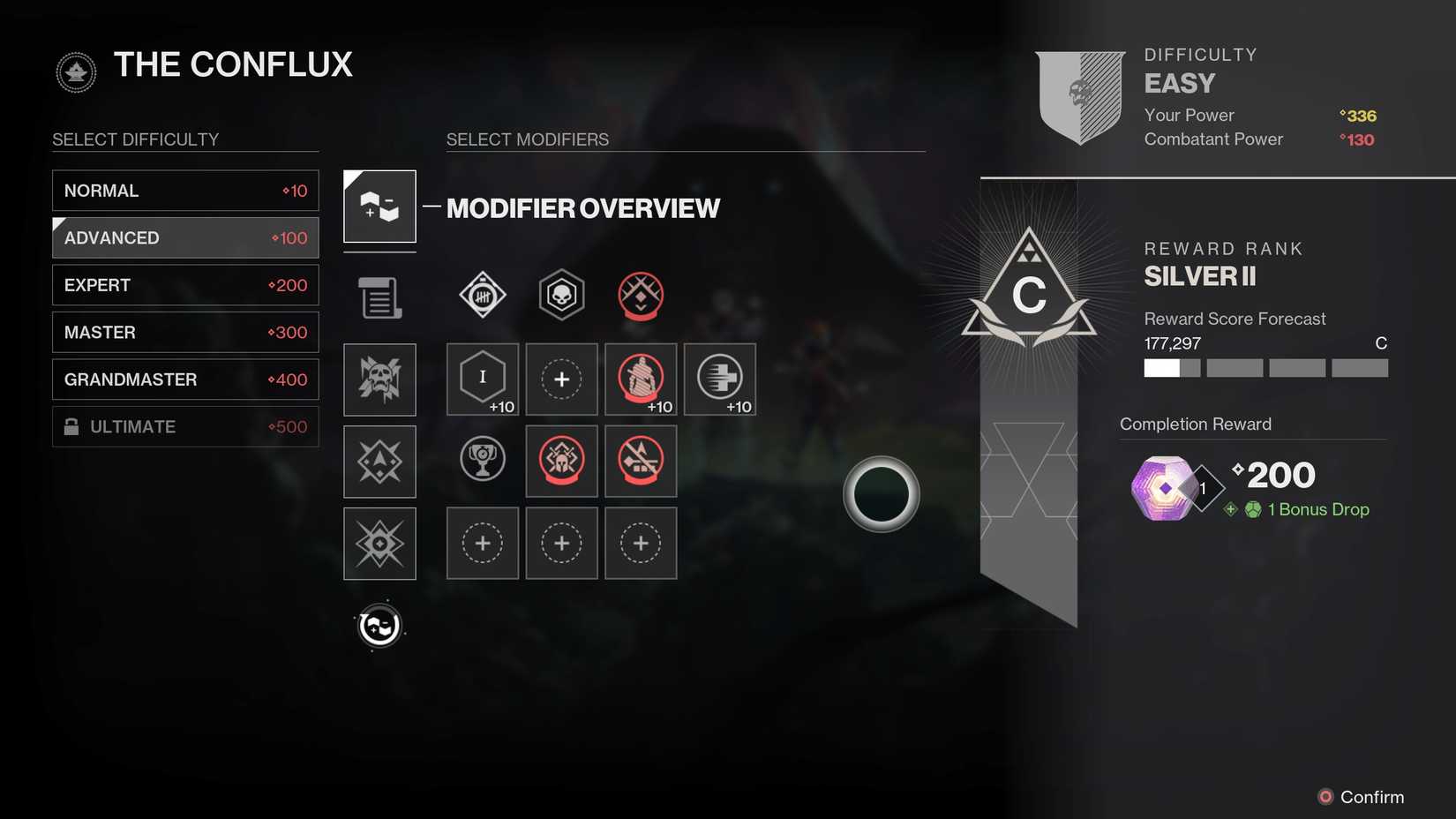Open the locked ULTIMATE difficulty entry
Viewport: 1456px width, 819px height.
click(x=185, y=426)
